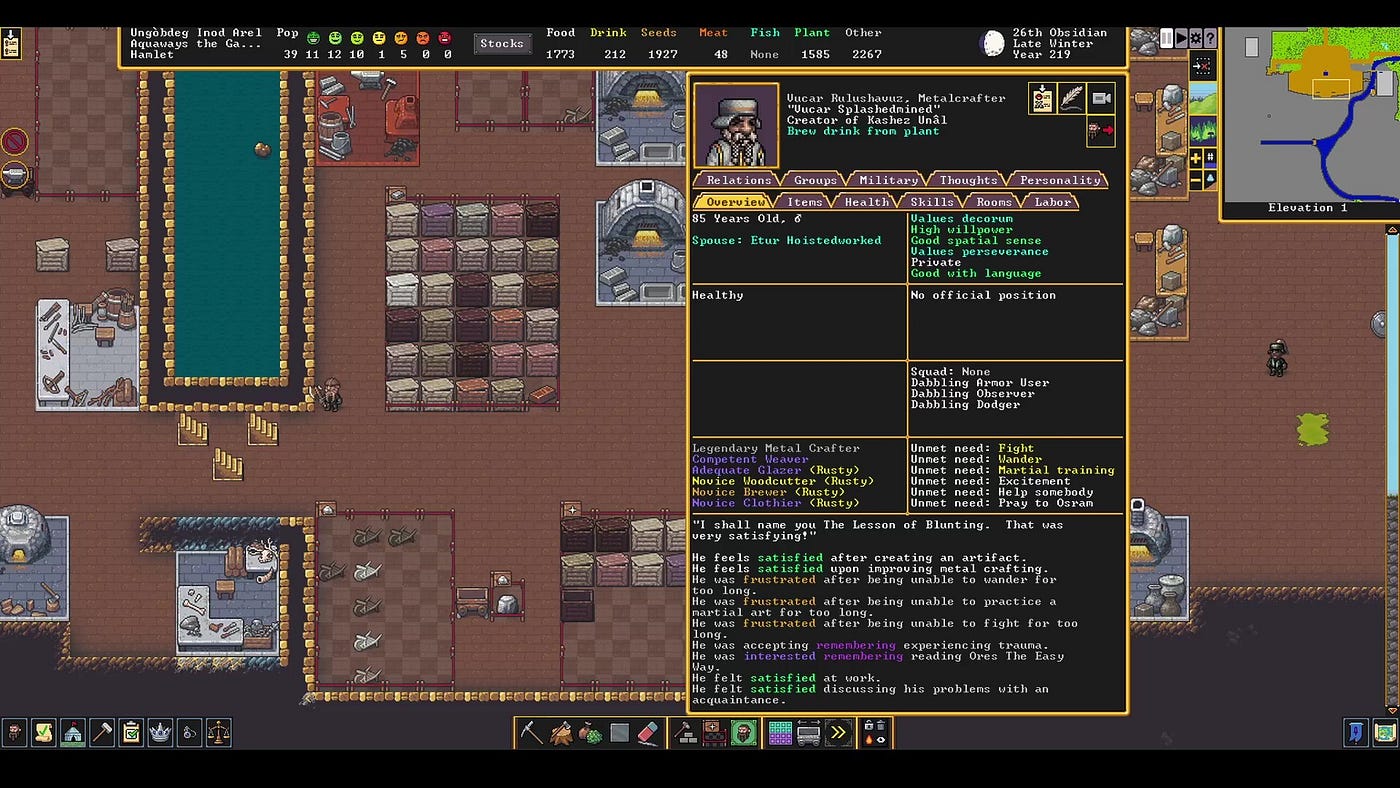The image size is (1400, 788).
Task: Follow dwarf with the camera icon
Action: [x=1101, y=98]
